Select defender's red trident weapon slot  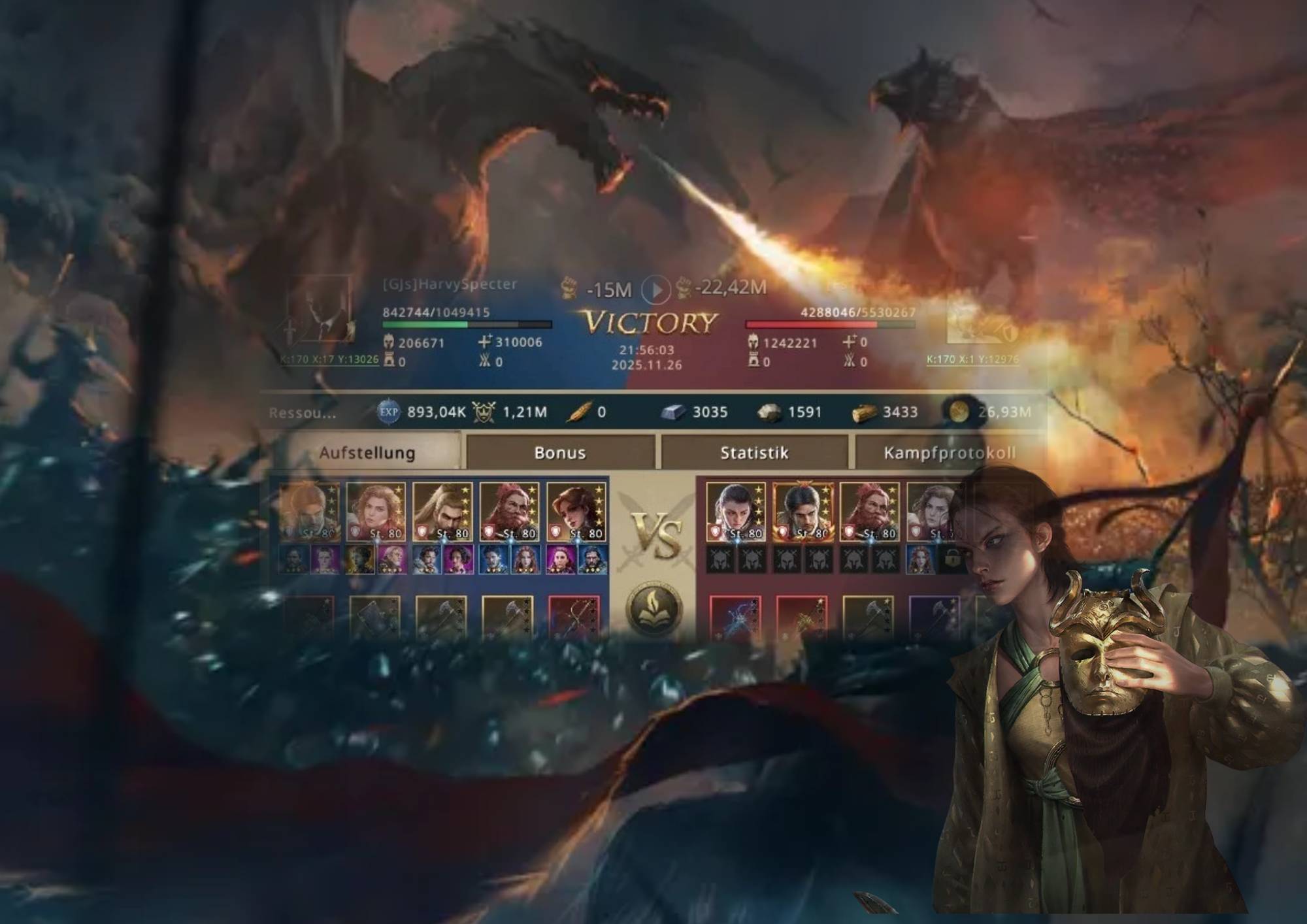pyautogui.click(x=802, y=616)
